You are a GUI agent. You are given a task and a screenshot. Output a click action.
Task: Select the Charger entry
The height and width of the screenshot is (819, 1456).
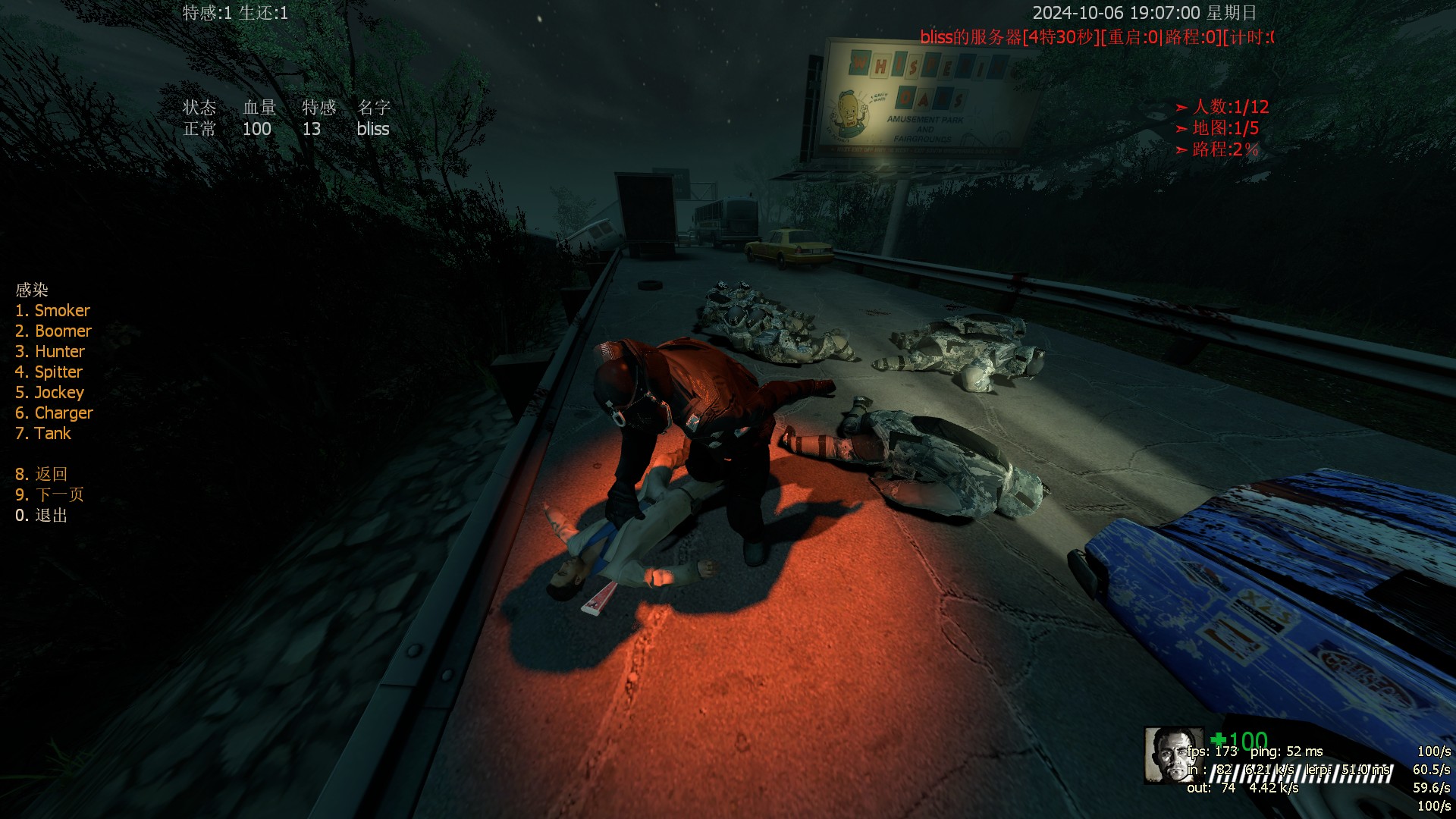54,413
